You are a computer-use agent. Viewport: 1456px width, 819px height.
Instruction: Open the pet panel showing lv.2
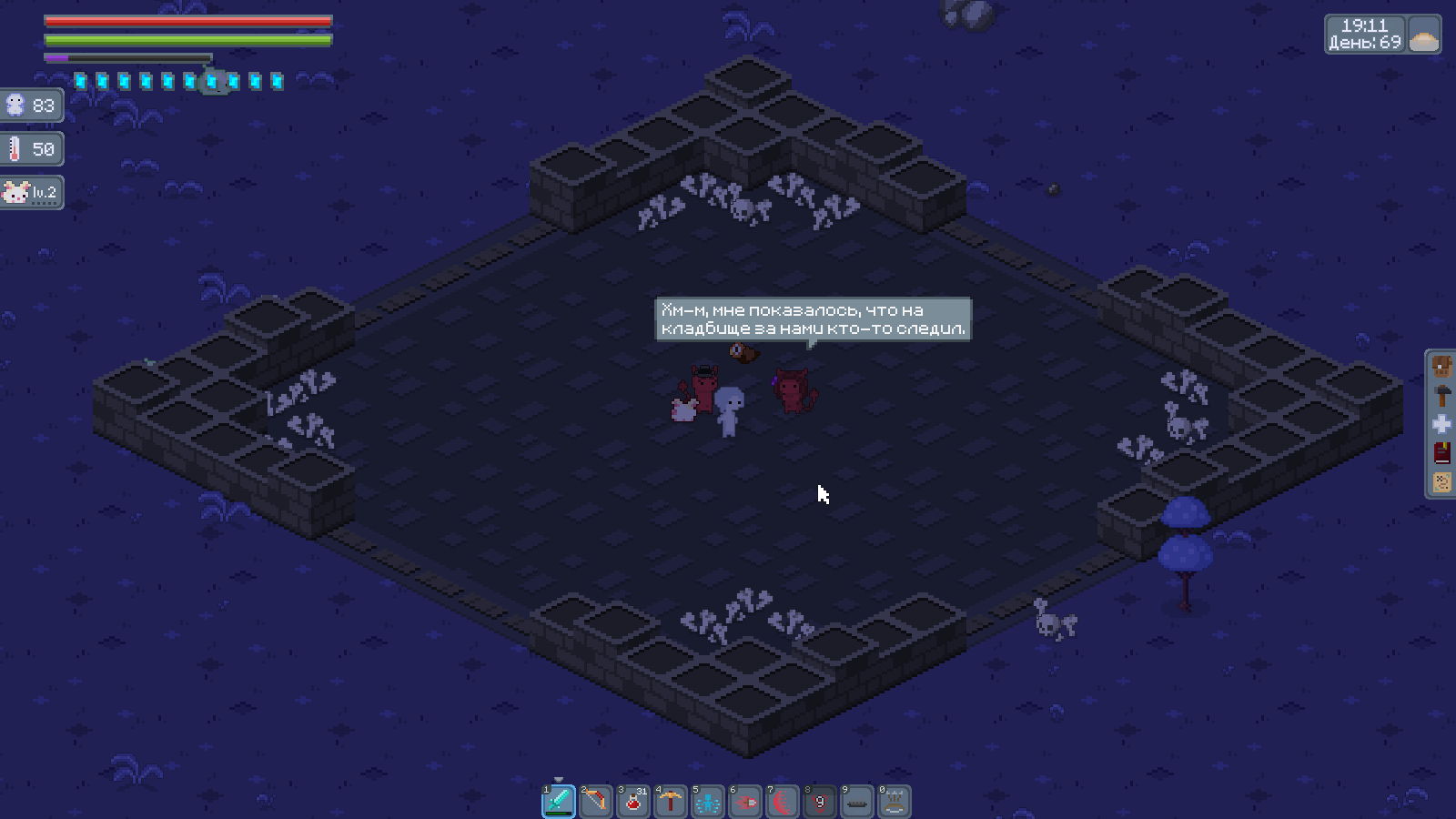point(31,192)
